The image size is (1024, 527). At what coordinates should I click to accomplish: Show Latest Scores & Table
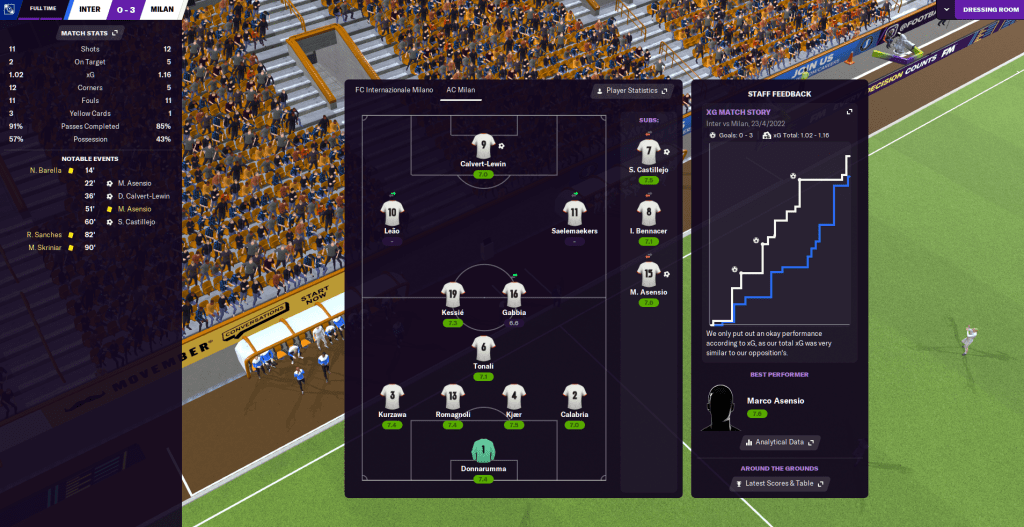click(780, 484)
